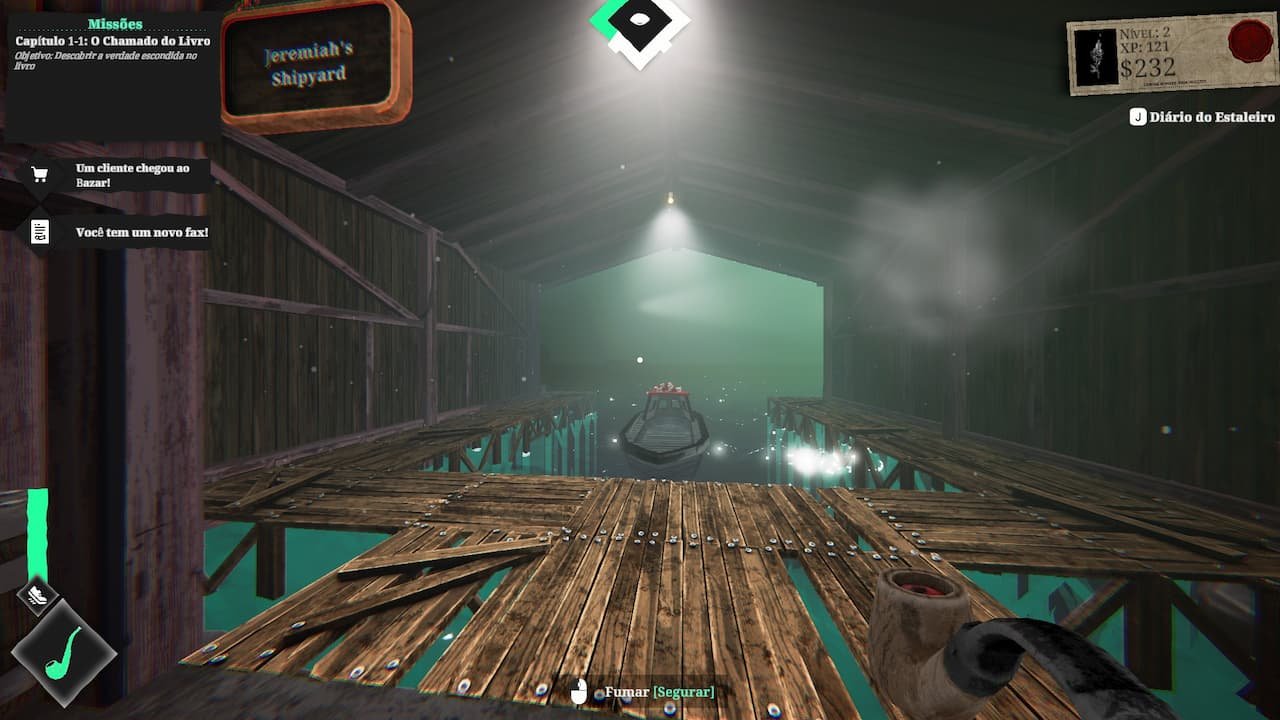Click the small boot sprint icon
Screen dimensions: 1280x720
(37, 596)
